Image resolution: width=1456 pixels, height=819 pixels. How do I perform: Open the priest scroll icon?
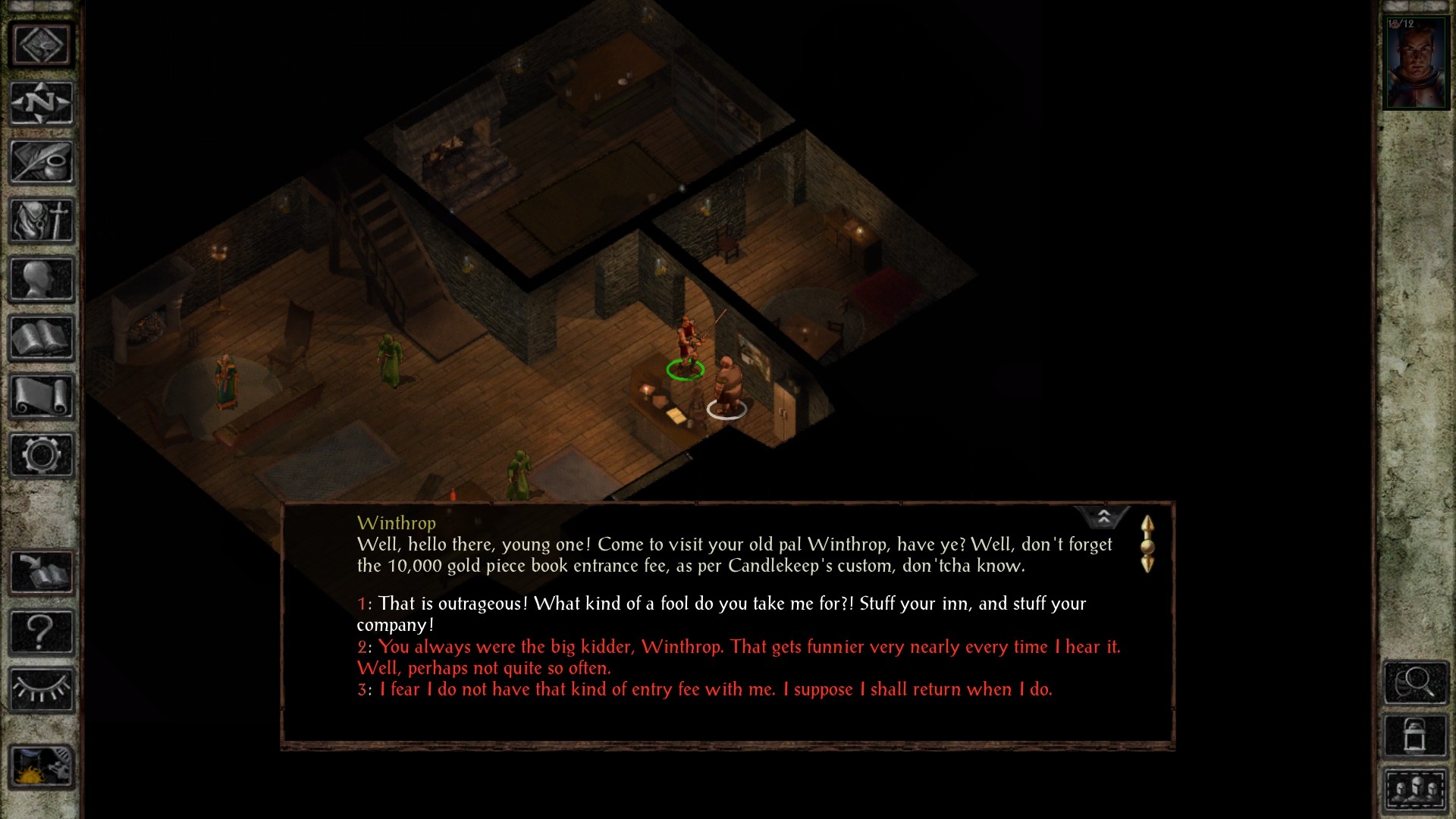click(41, 397)
